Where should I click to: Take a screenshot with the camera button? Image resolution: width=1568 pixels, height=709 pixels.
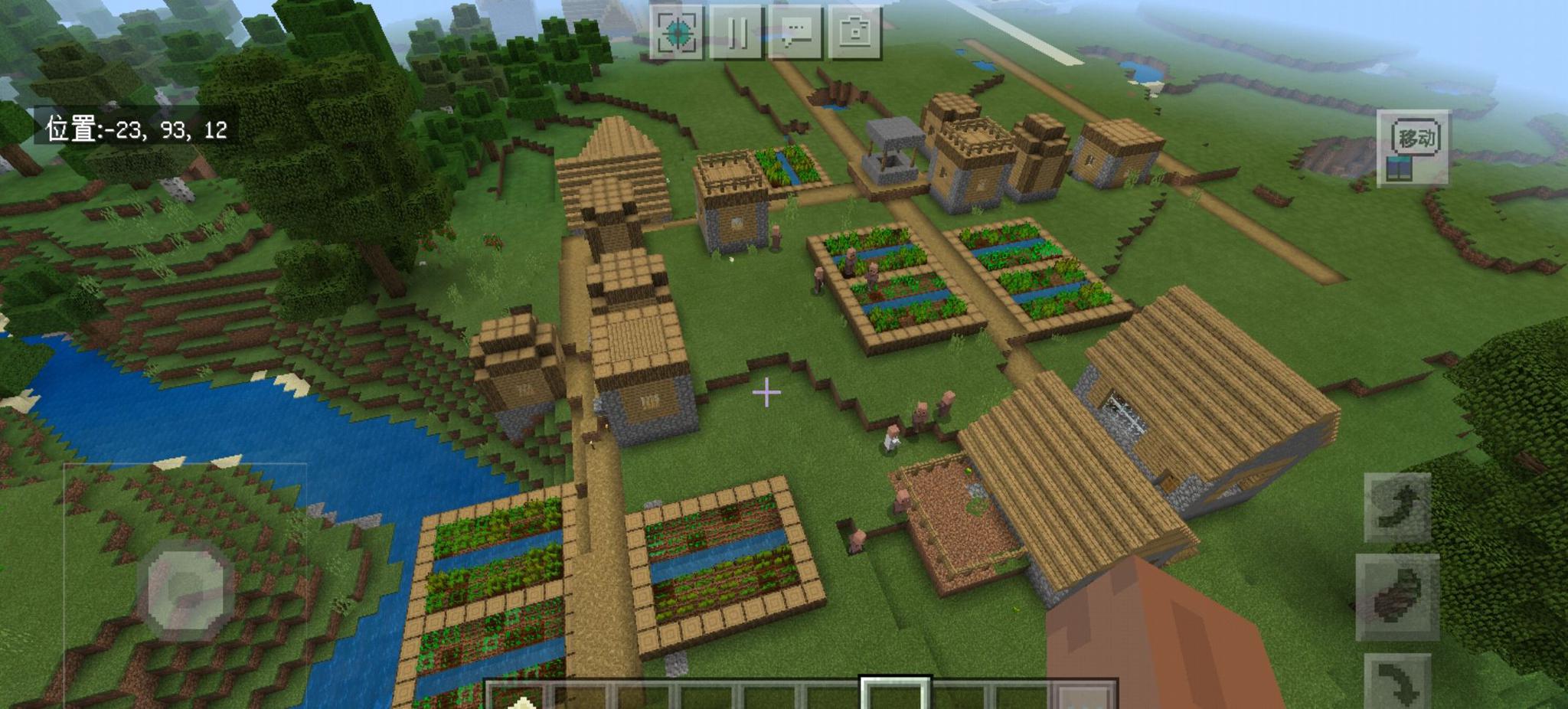[x=854, y=33]
